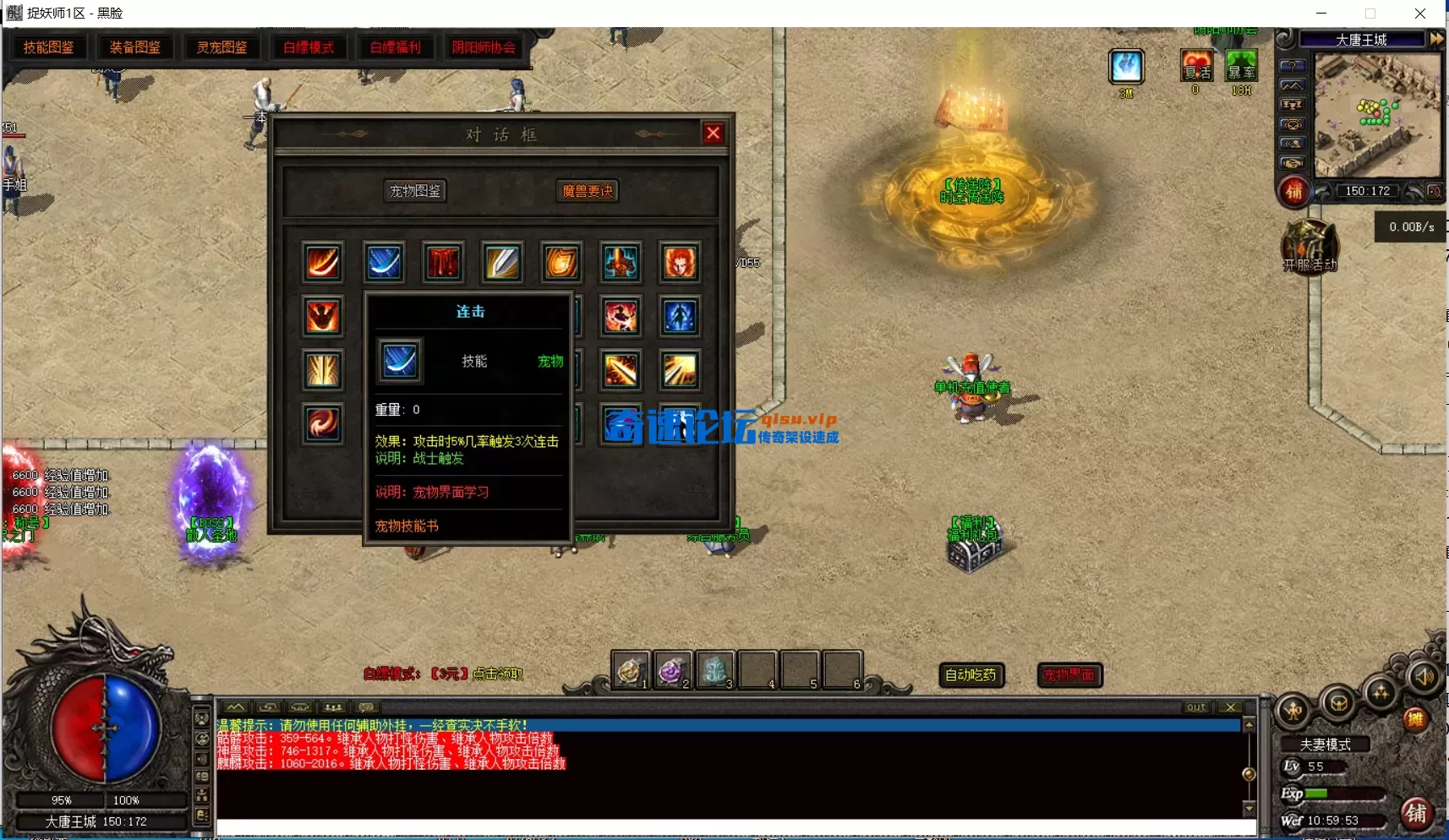Select the red spiral skill icon
The image size is (1449, 840).
click(x=323, y=423)
